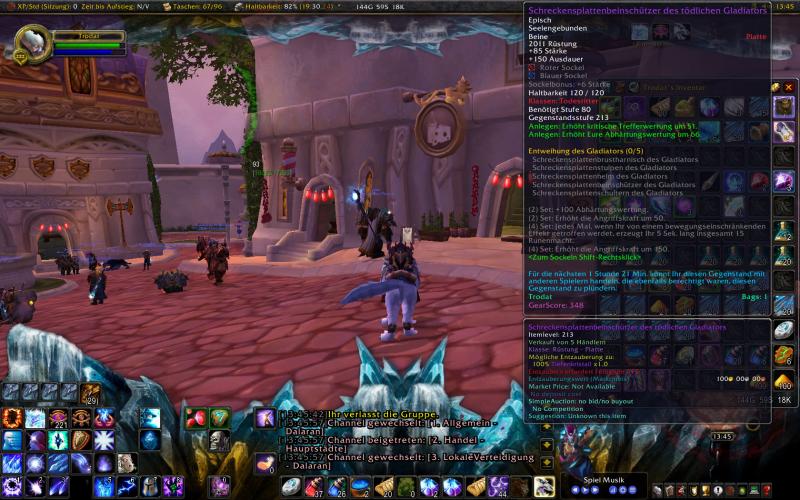
Task: Activate the teal gem with number seven
Action: pyautogui.click(x=220, y=418)
